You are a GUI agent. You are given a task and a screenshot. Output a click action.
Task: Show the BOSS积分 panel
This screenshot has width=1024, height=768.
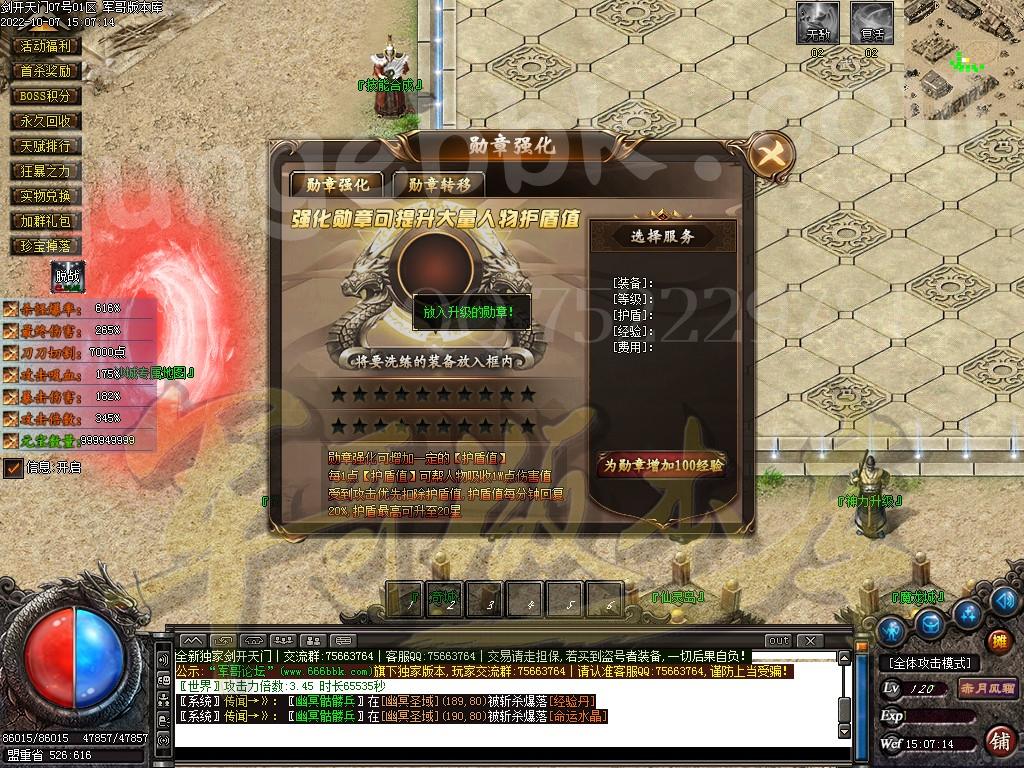coord(46,96)
